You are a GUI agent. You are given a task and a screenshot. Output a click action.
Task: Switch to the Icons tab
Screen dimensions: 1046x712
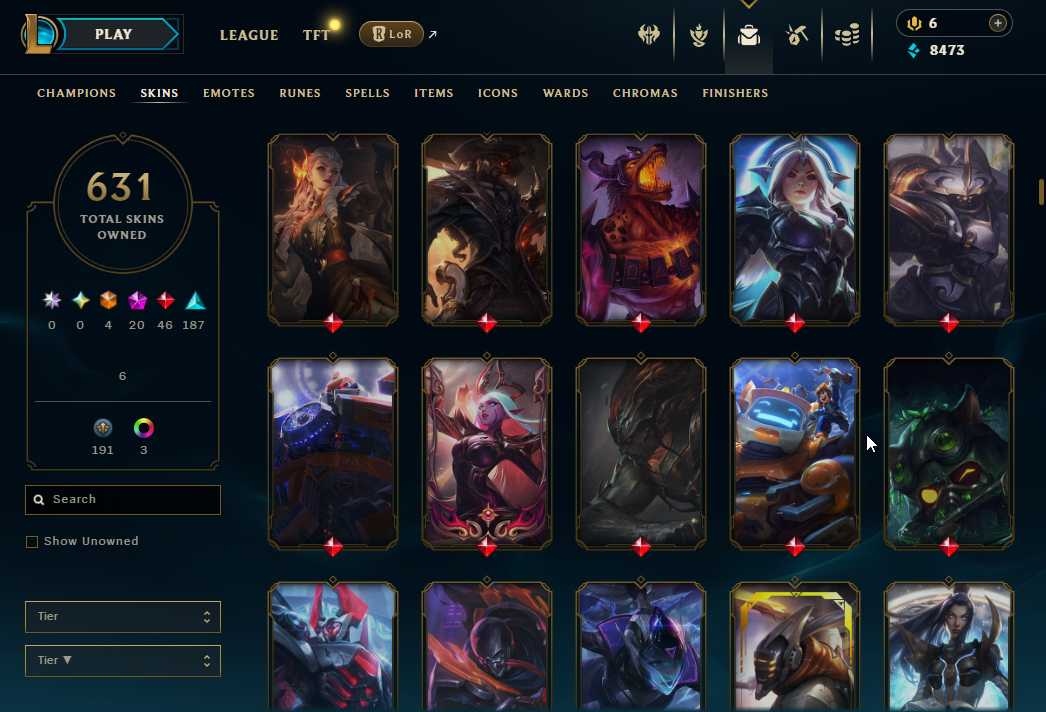coord(498,93)
